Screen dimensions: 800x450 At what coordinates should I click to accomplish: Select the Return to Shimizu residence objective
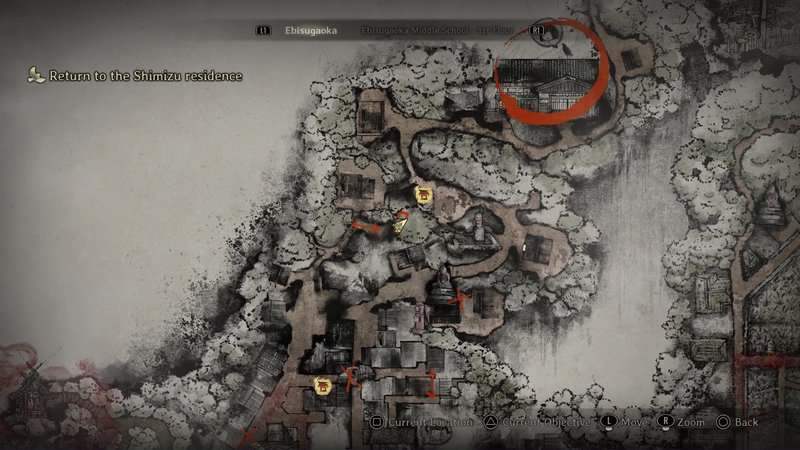[140, 76]
